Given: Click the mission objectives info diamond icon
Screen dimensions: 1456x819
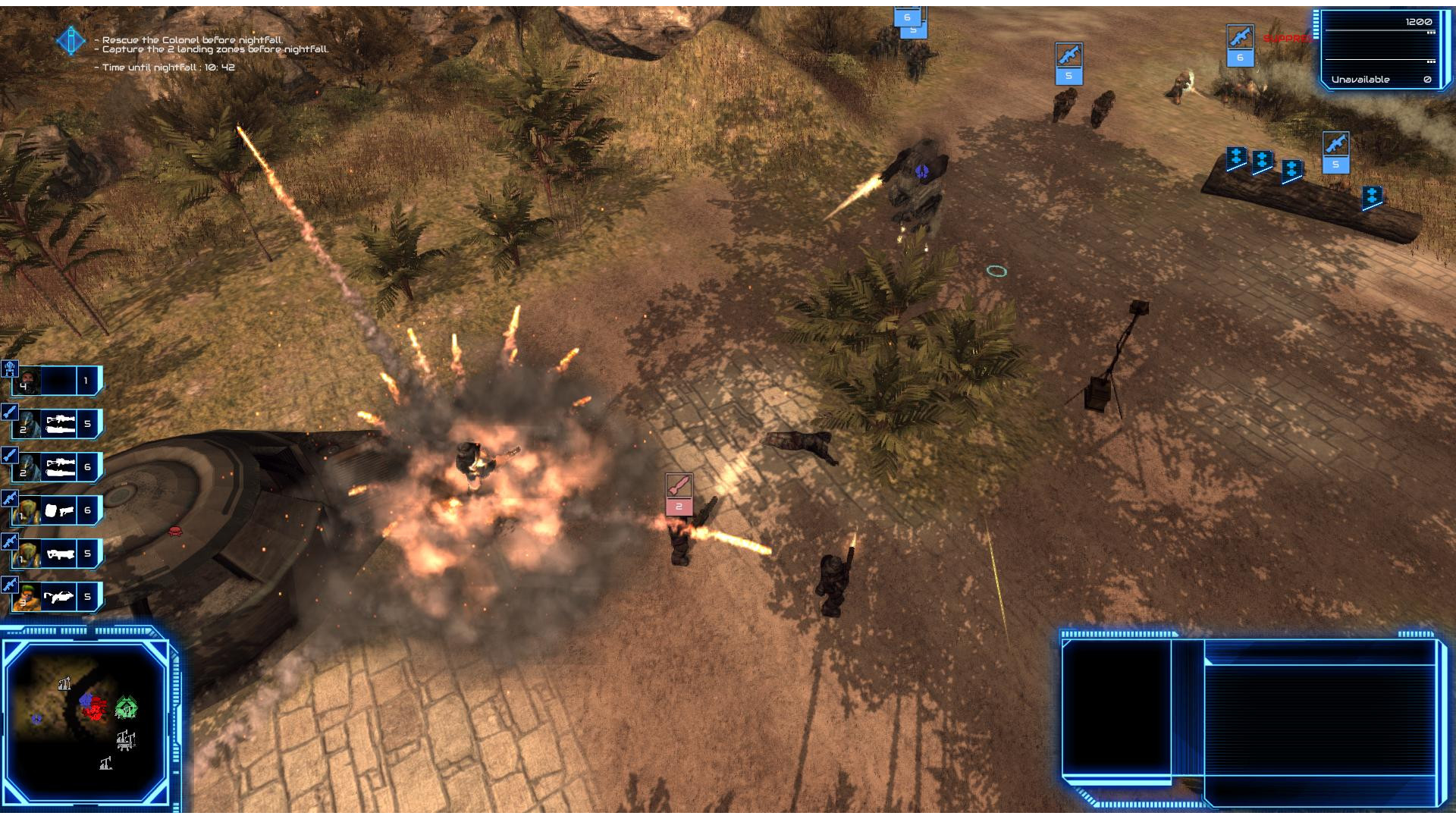Looking at the screenshot, I should [x=71, y=40].
